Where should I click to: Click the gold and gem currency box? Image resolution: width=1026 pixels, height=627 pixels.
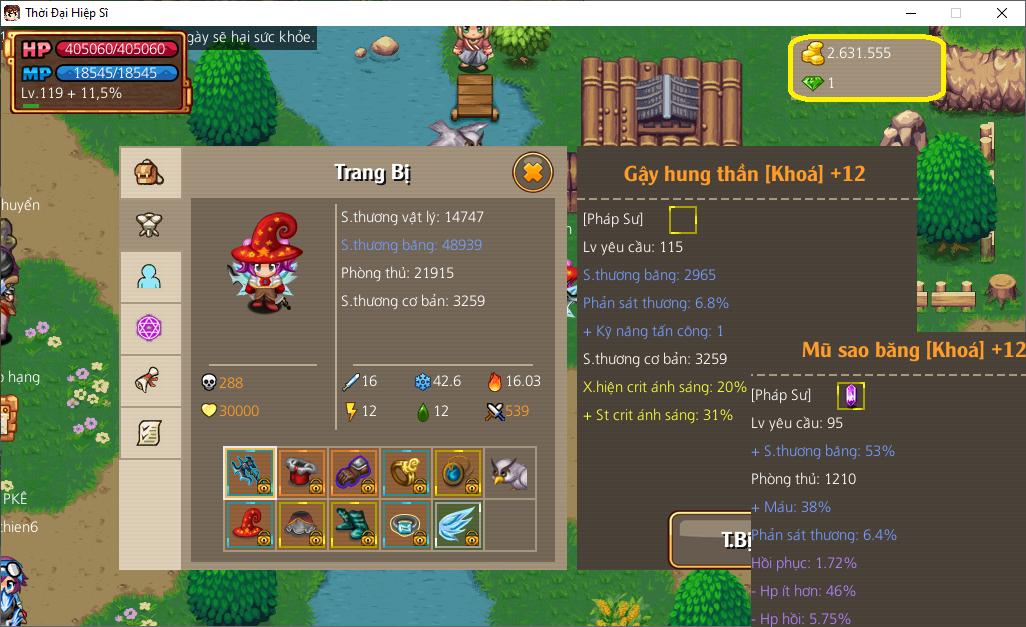pos(867,67)
